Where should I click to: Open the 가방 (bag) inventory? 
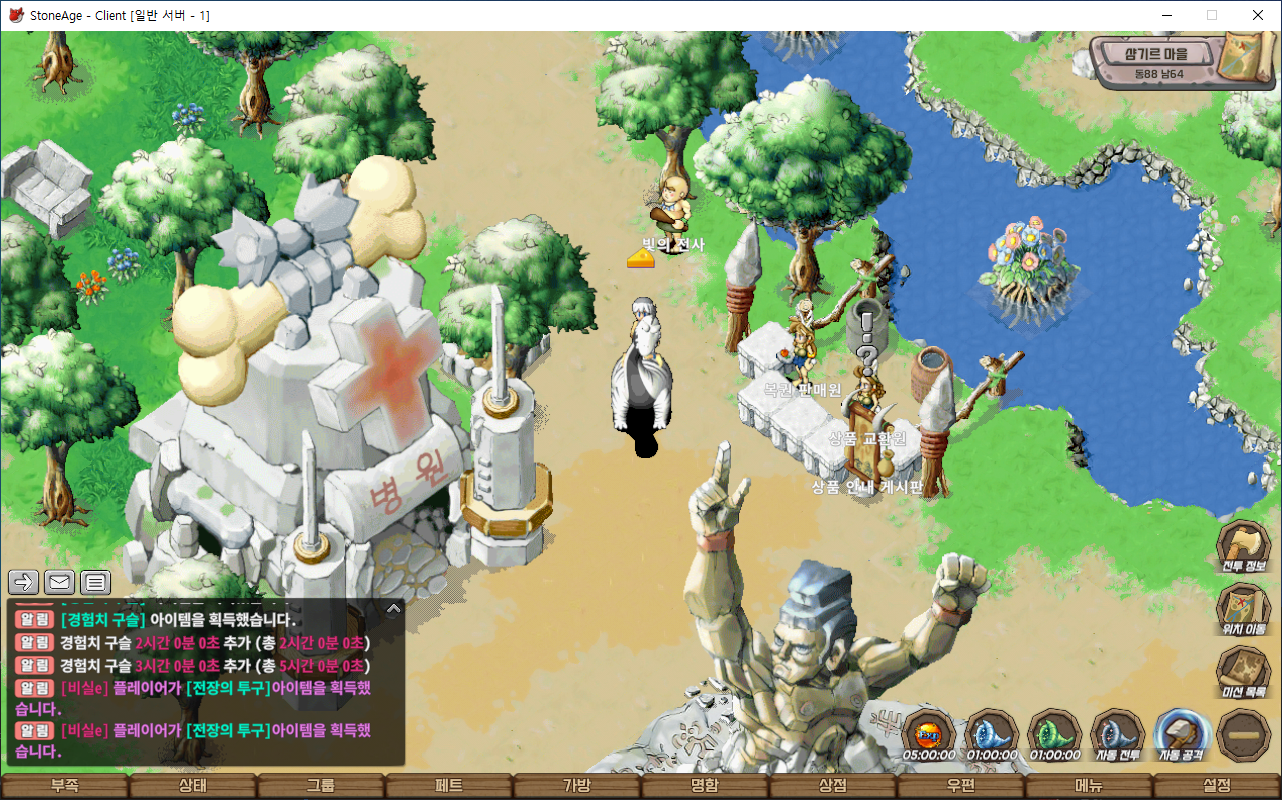coord(576,786)
